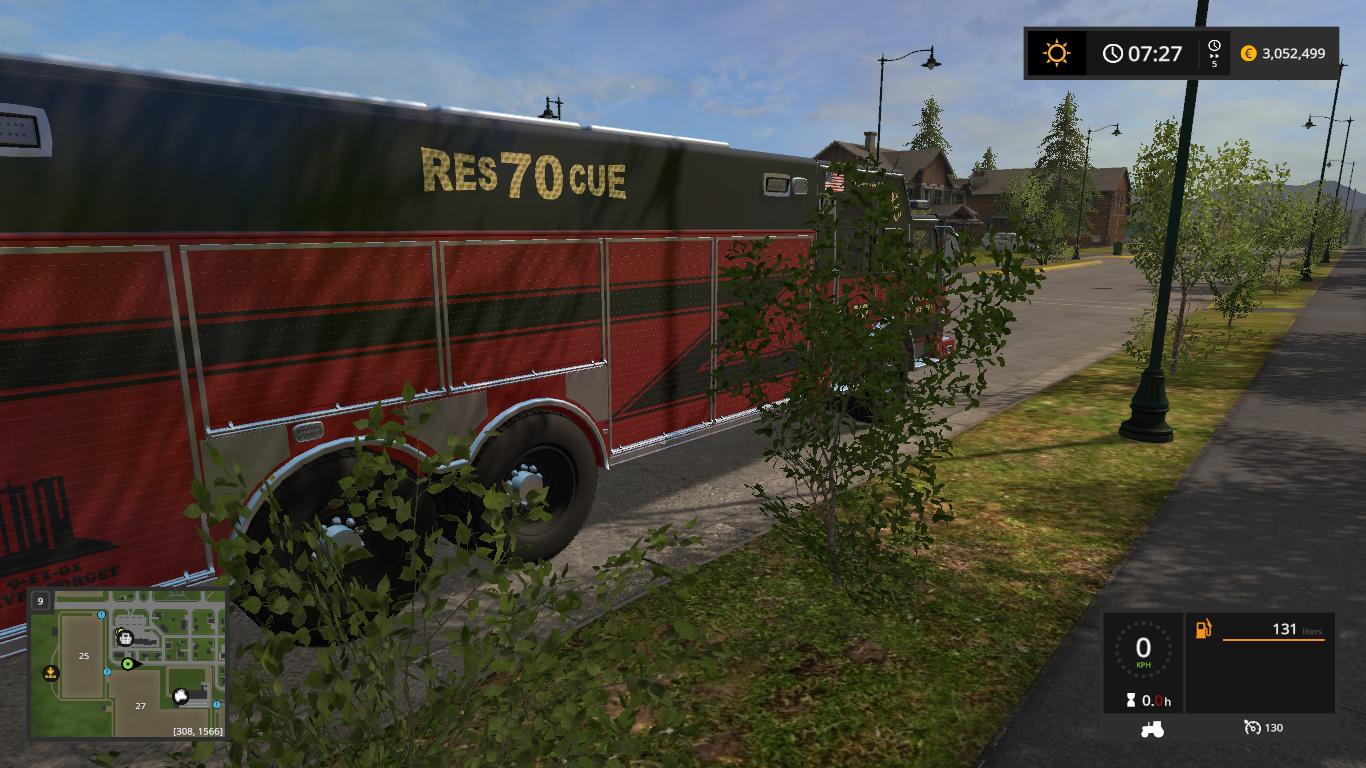Image resolution: width=1366 pixels, height=768 pixels.
Task: Click the green player marker on minimap
Action: (x=128, y=664)
